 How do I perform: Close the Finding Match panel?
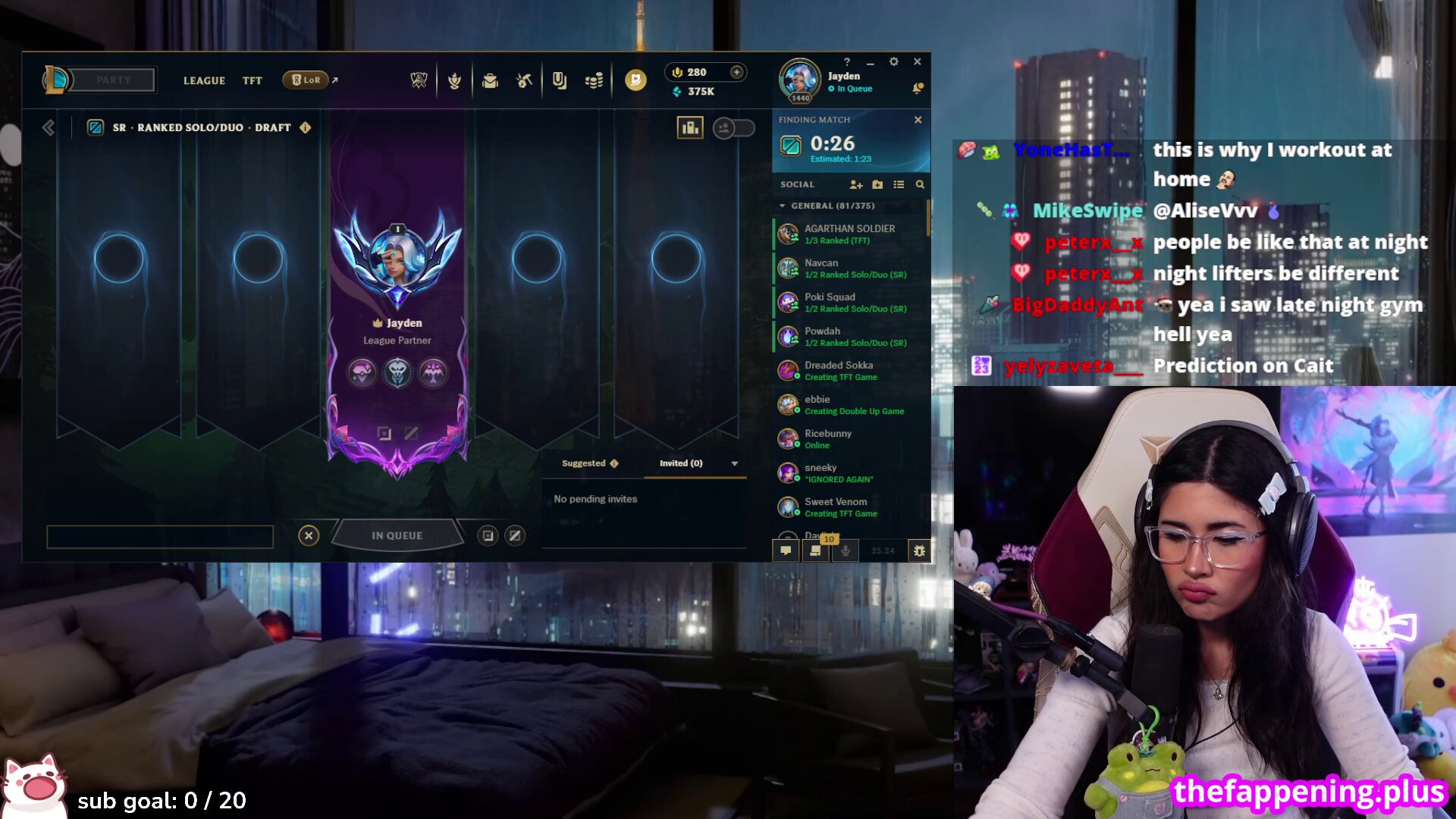coord(918,120)
